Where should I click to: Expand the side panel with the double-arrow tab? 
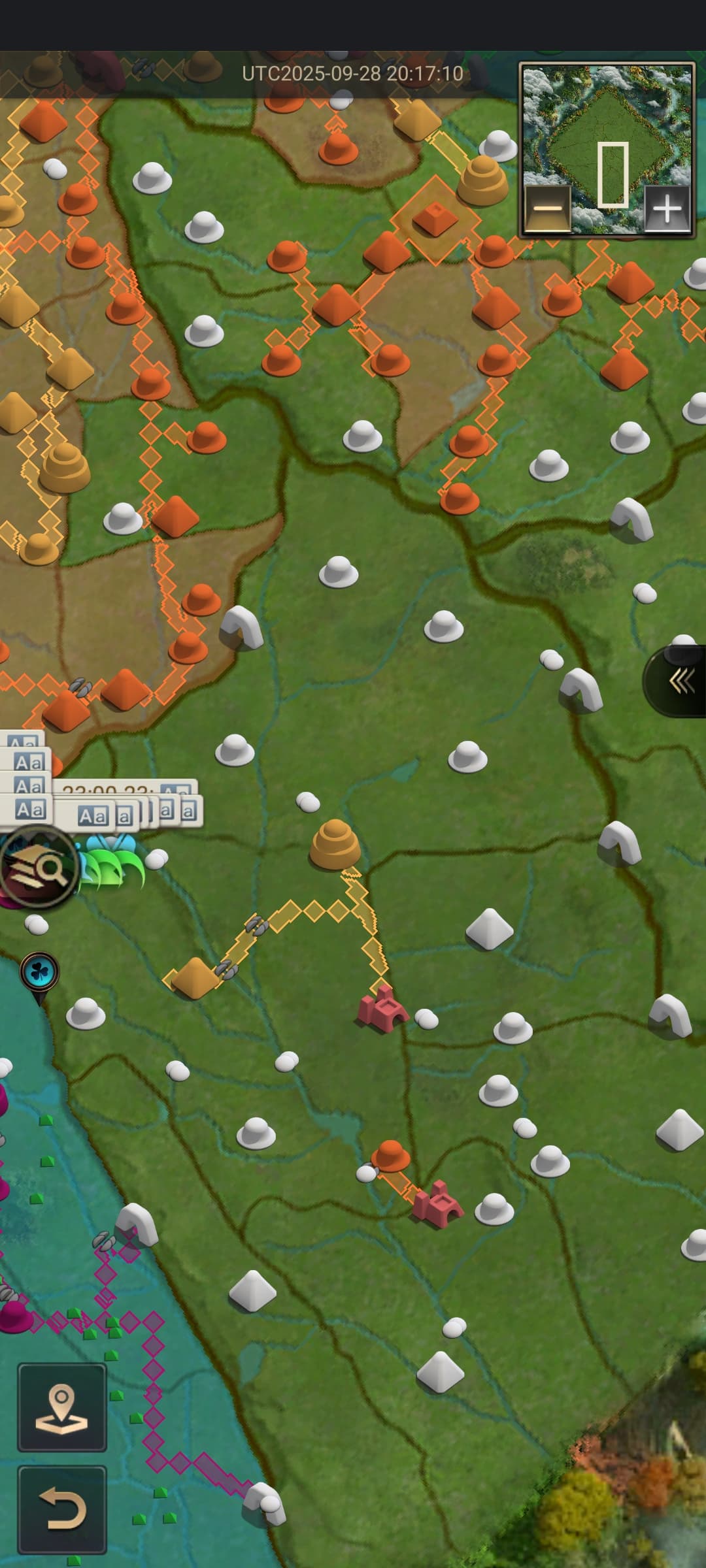click(680, 681)
